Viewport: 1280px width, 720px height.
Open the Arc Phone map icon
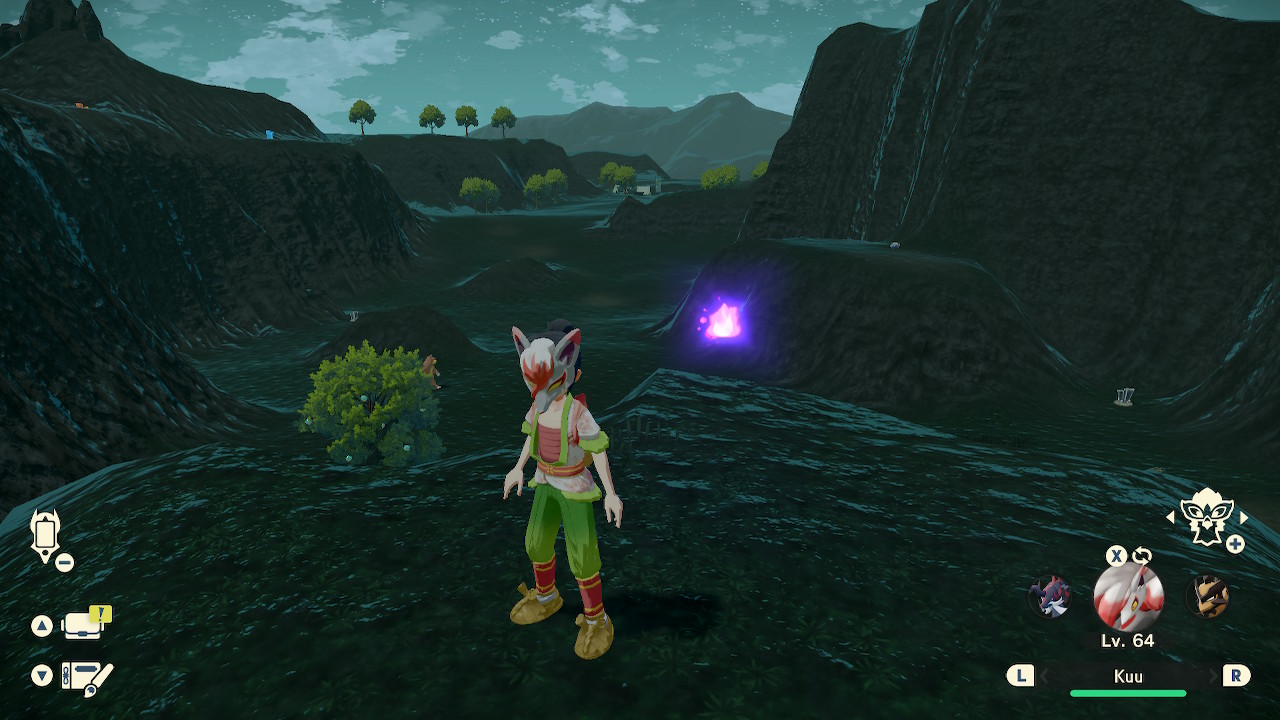tap(46, 535)
